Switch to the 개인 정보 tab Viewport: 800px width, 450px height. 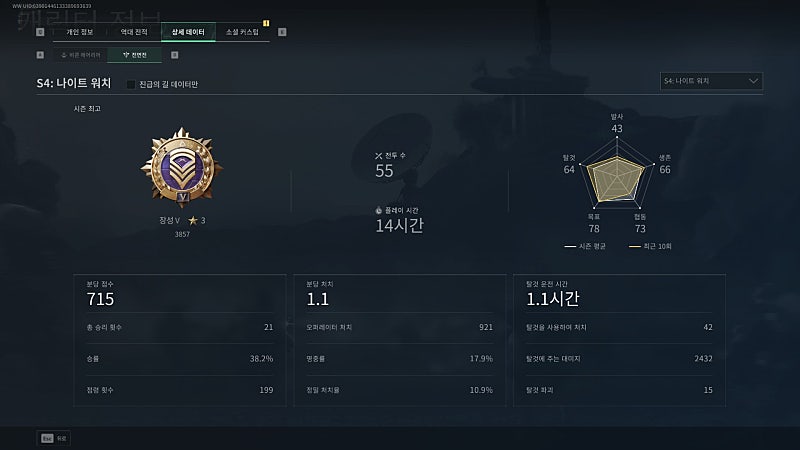pyautogui.click(x=79, y=32)
